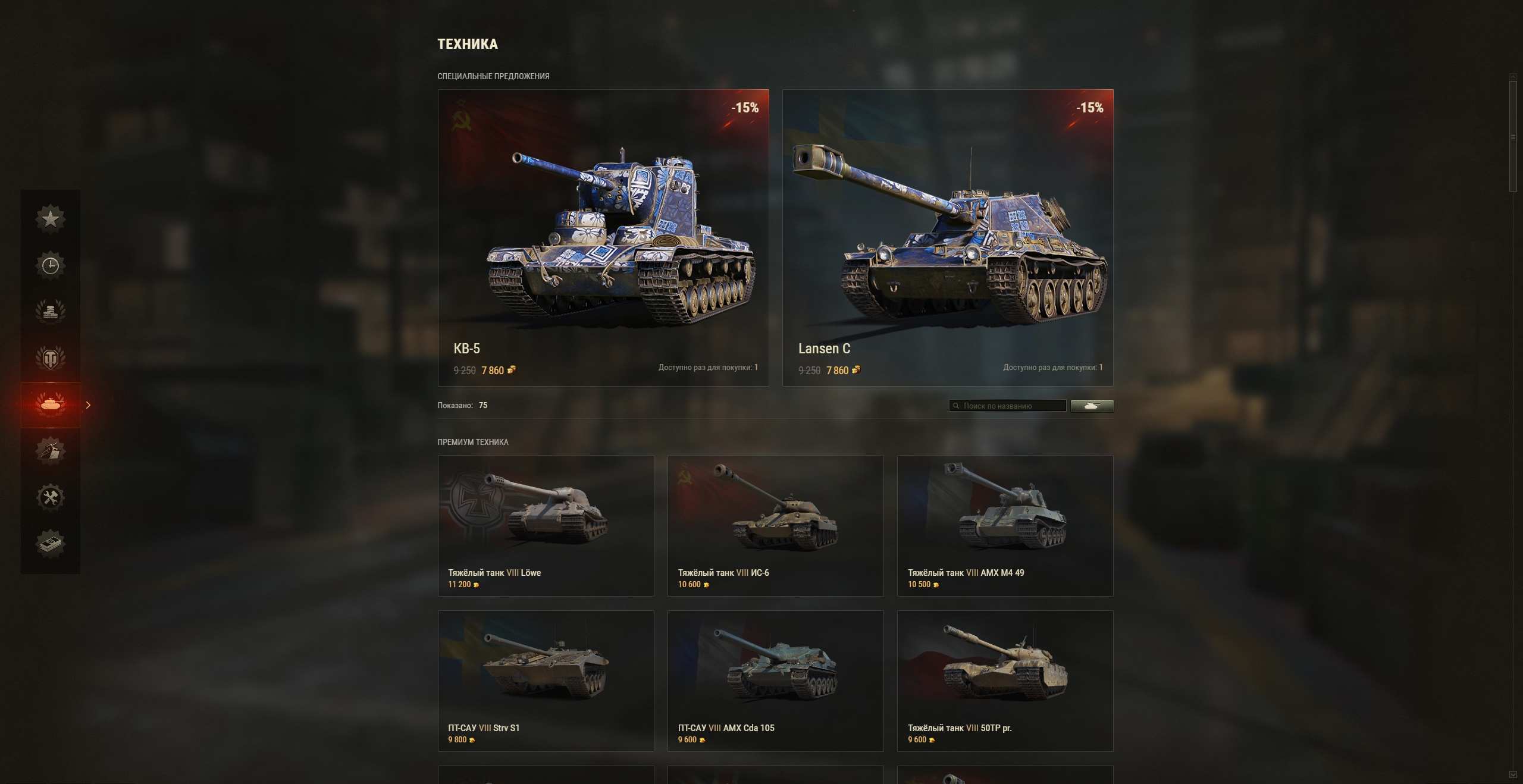
Task: Open the tank with document category
Action: point(51,450)
